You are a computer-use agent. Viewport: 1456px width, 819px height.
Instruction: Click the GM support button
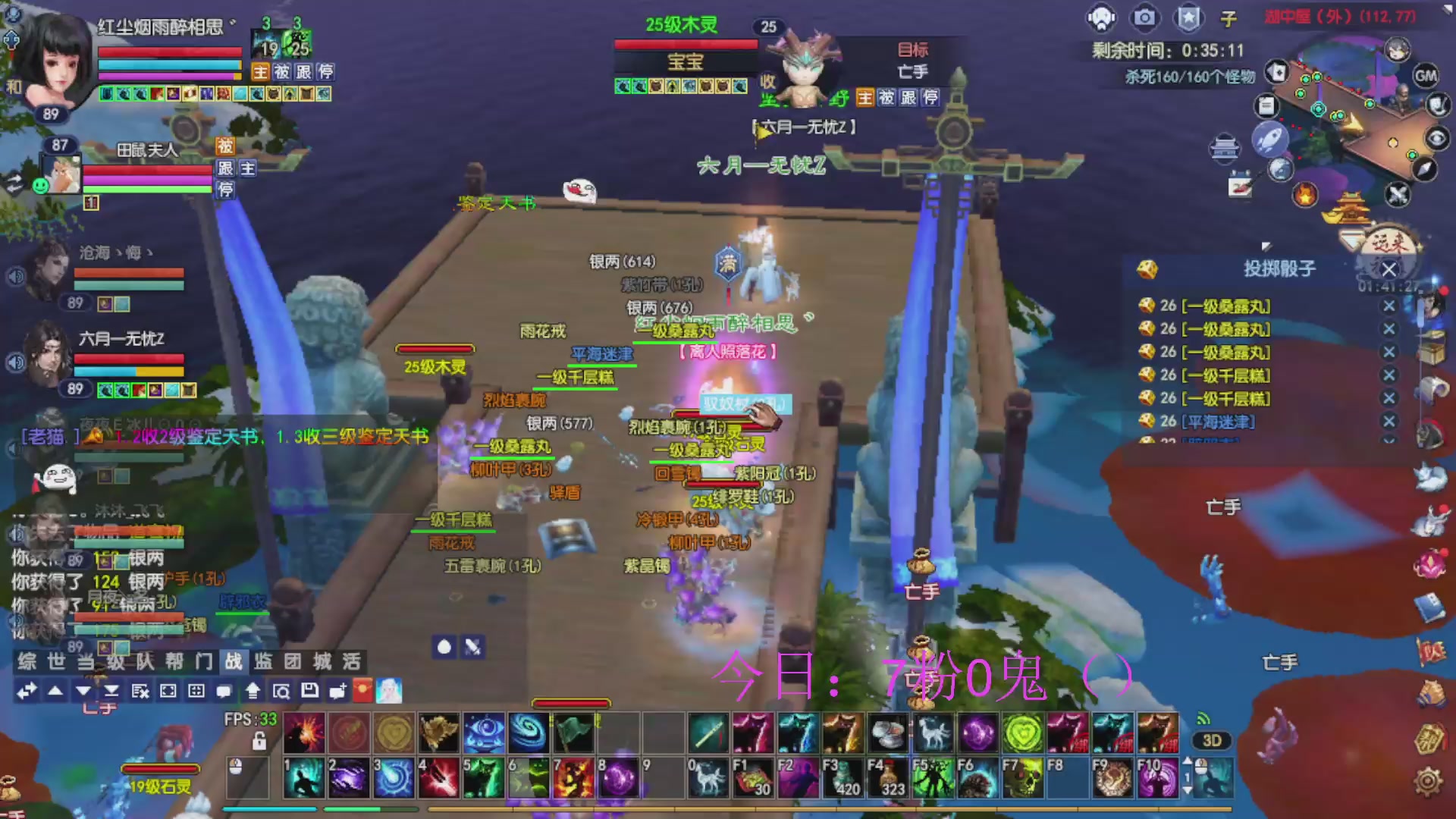pyautogui.click(x=1425, y=75)
